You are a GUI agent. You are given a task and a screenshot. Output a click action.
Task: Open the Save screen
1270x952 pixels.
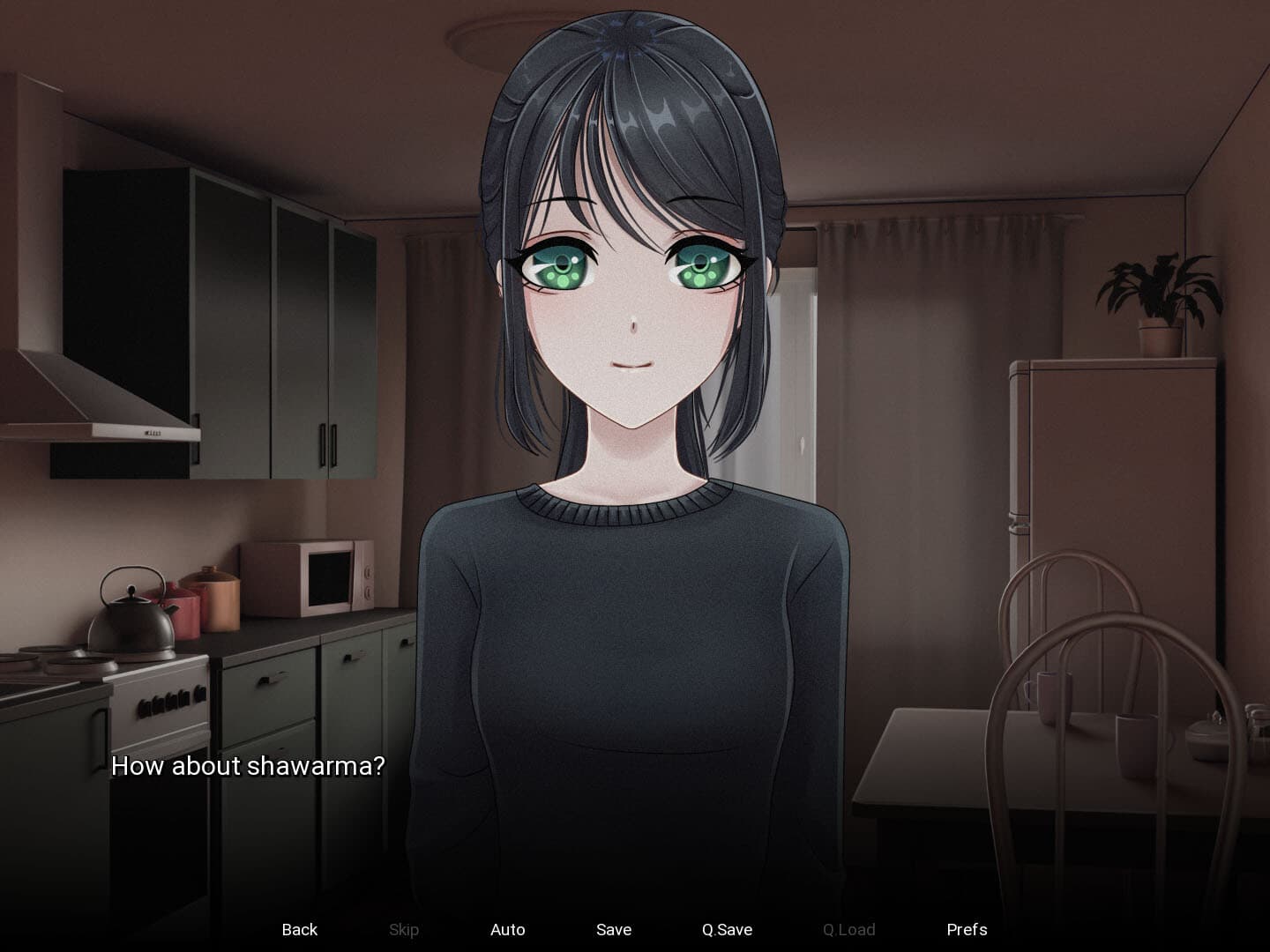coord(613,929)
